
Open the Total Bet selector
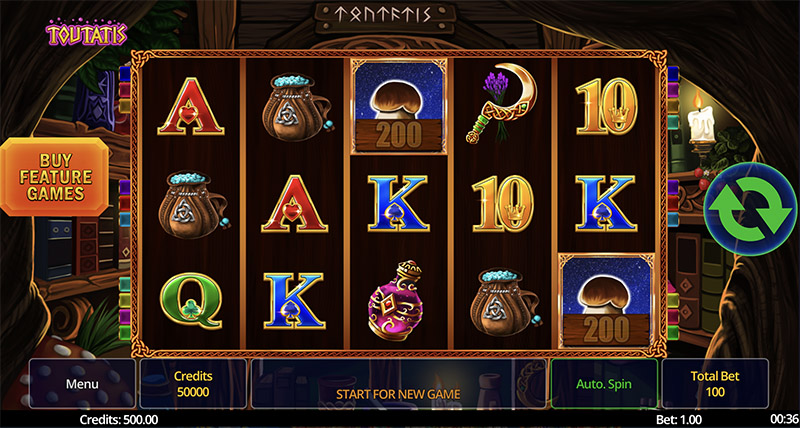point(715,384)
